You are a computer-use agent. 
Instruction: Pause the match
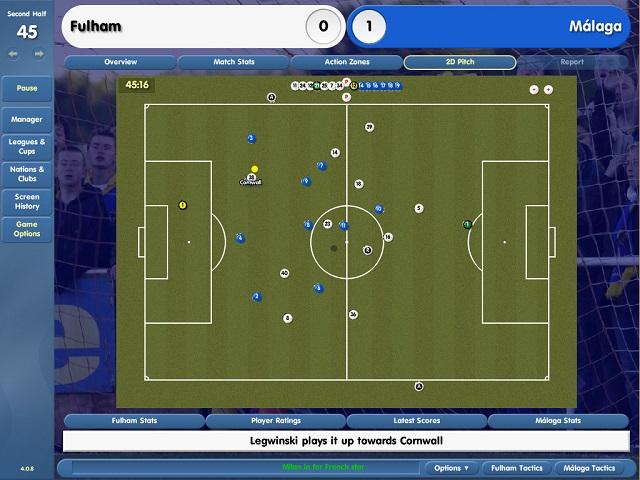pyautogui.click(x=27, y=88)
